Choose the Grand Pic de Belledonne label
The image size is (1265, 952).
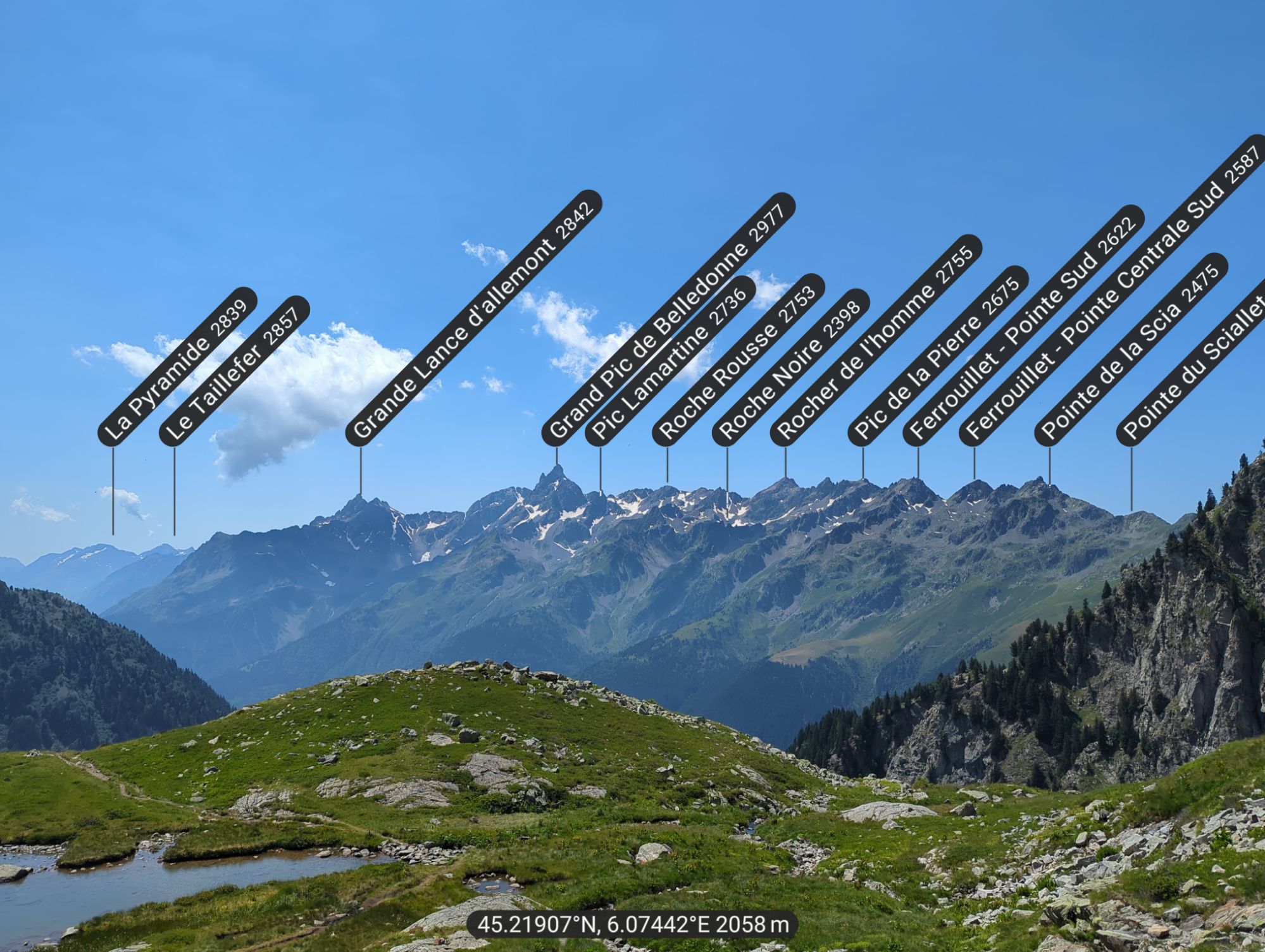668,318
